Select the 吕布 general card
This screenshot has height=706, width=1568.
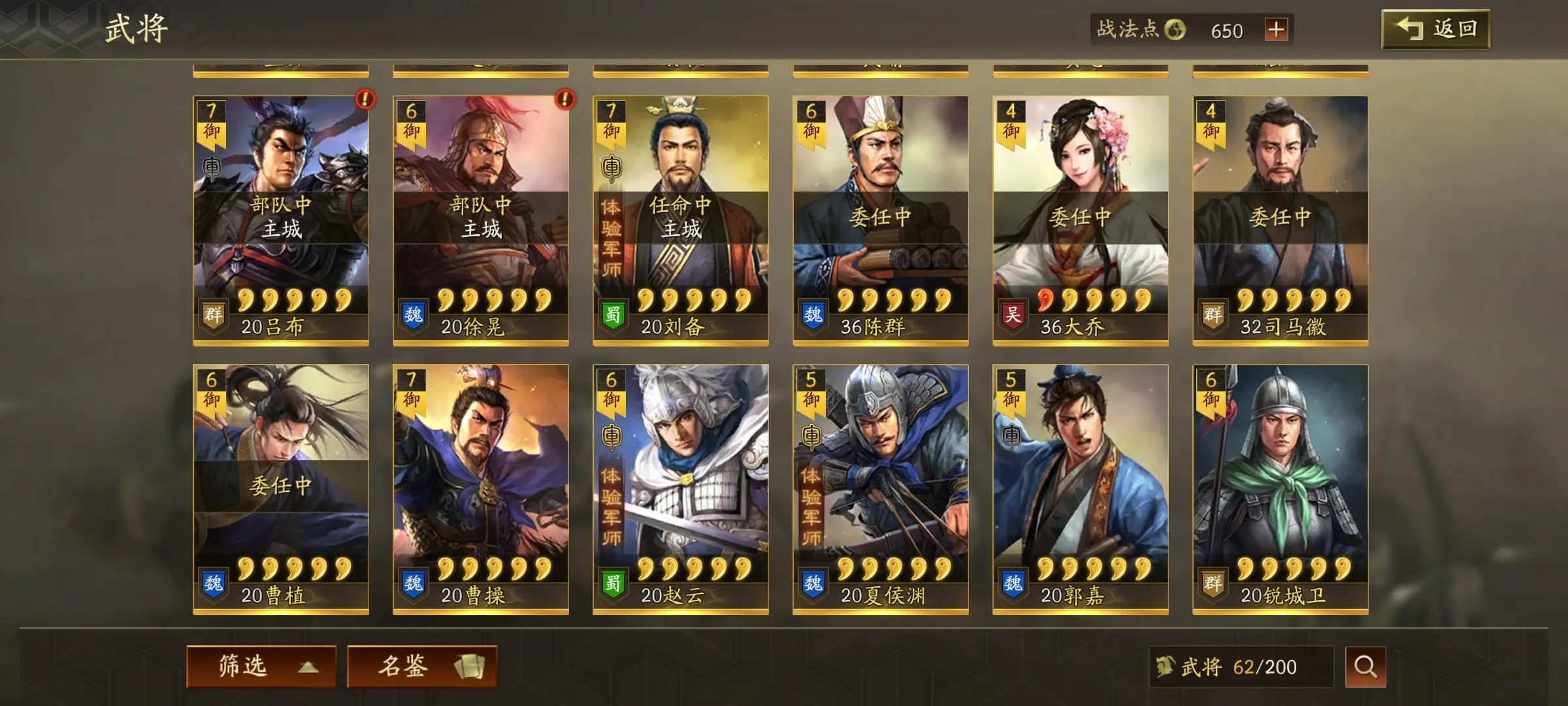point(281,220)
